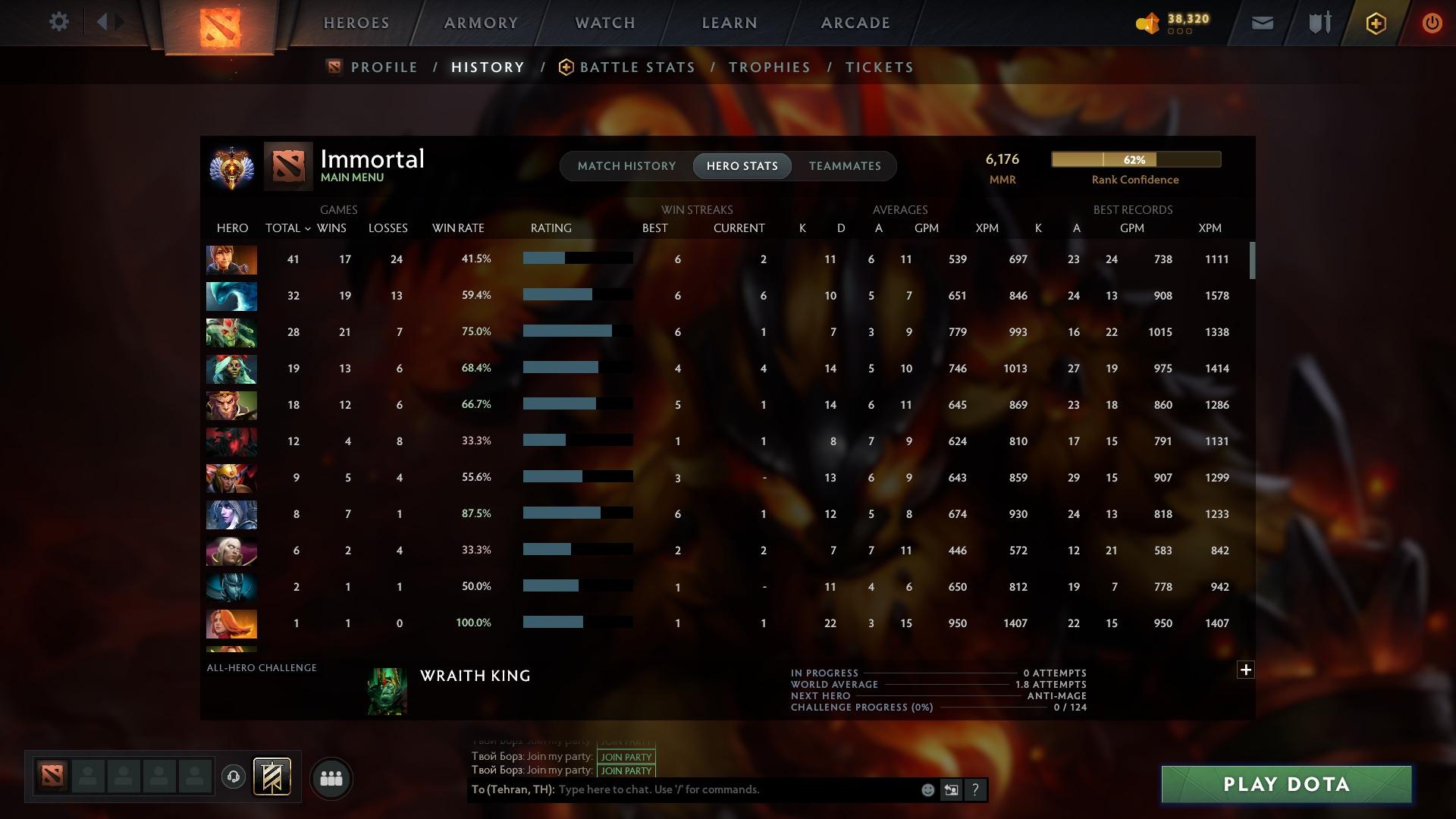This screenshot has height=819, width=1456.
Task: Click the red power button icon
Action: (1432, 23)
